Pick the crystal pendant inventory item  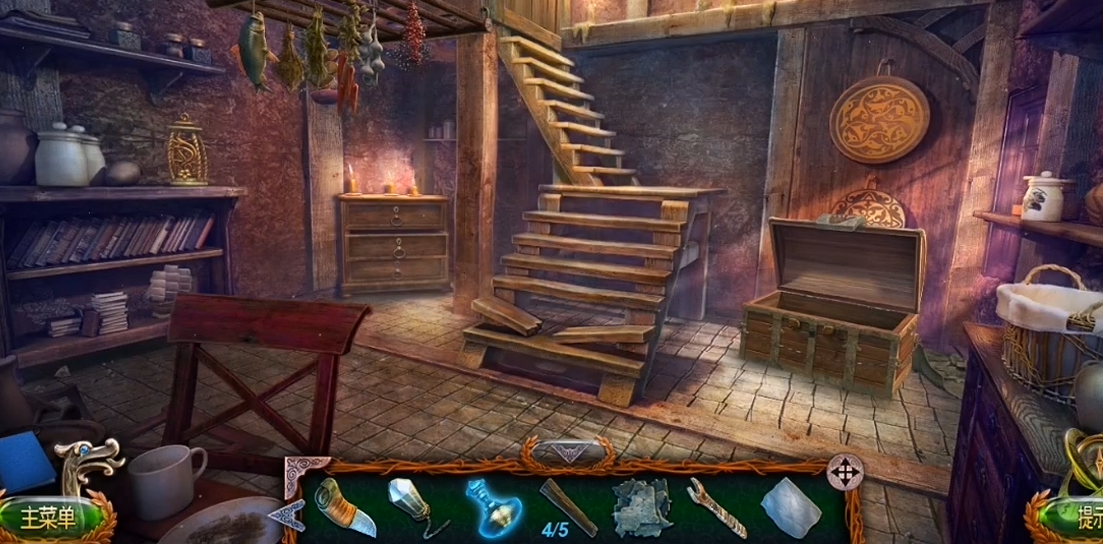(x=415, y=505)
